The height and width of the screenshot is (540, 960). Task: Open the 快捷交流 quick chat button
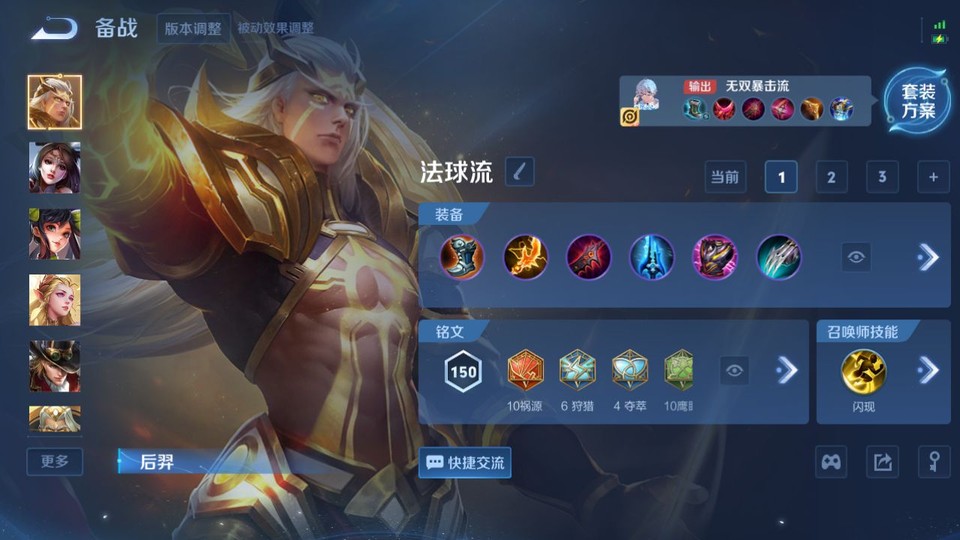(x=465, y=462)
